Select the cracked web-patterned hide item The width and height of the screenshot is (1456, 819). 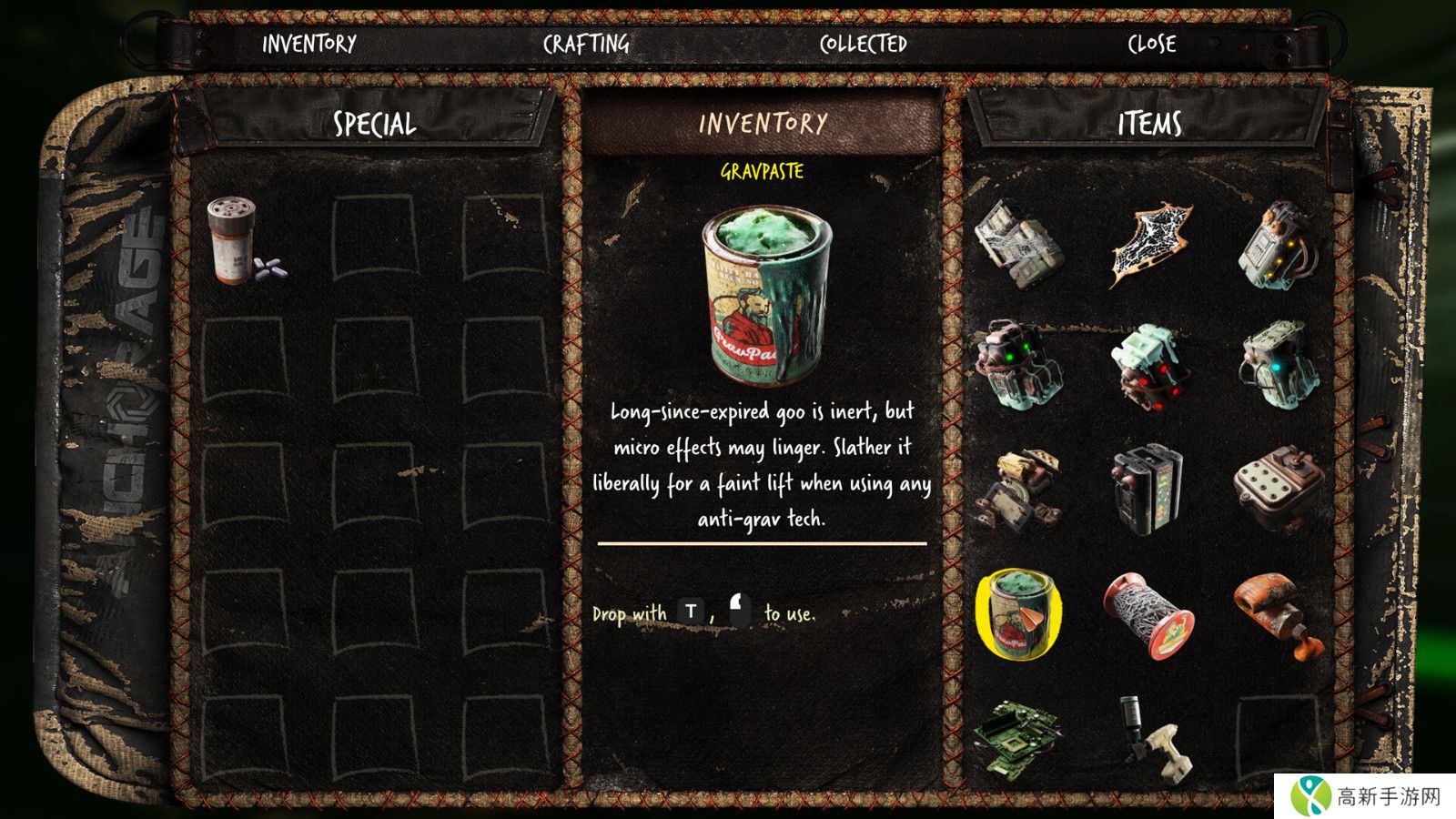(1149, 244)
